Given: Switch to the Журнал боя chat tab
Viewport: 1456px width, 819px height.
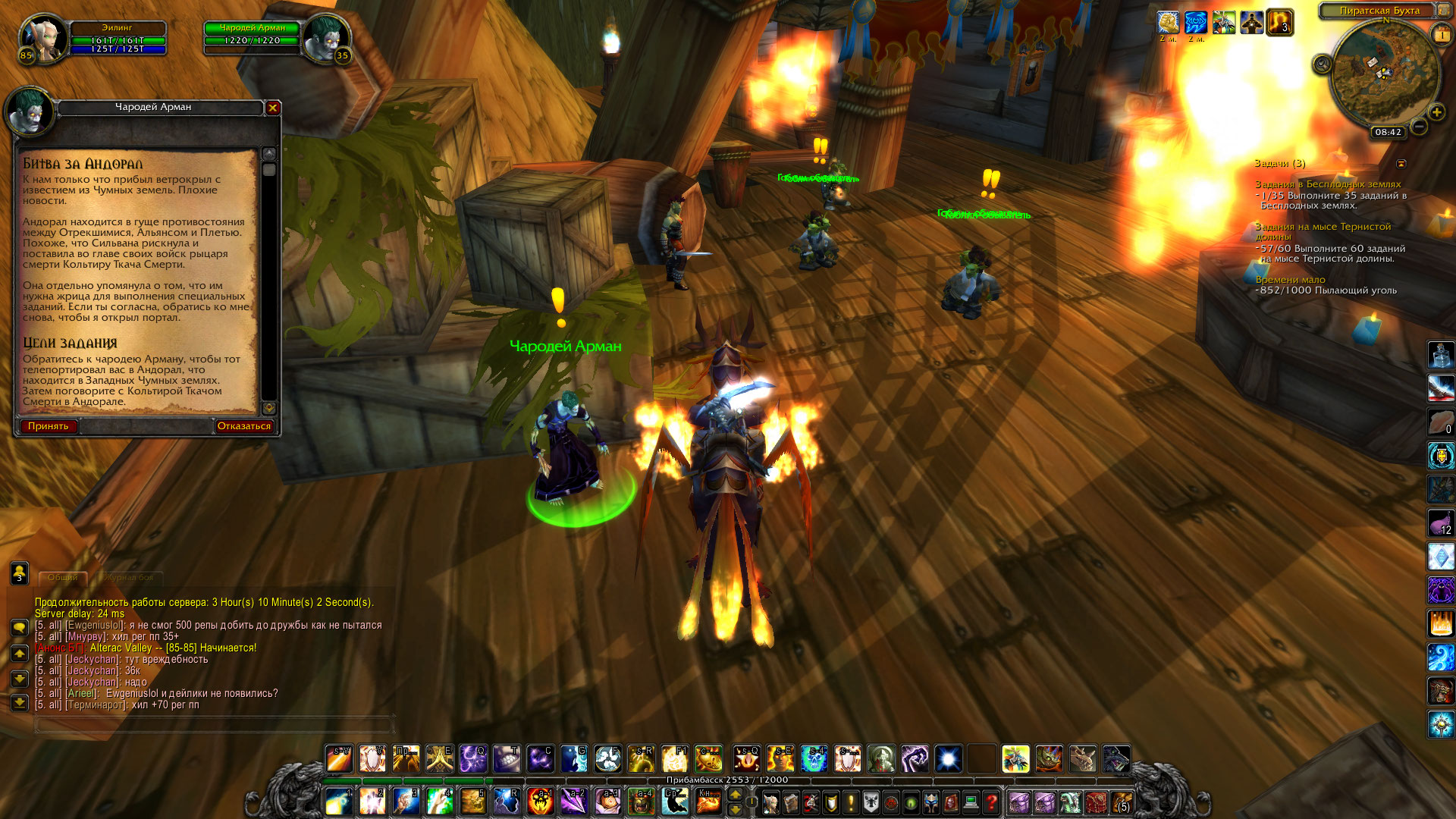Looking at the screenshot, I should coord(130,578).
